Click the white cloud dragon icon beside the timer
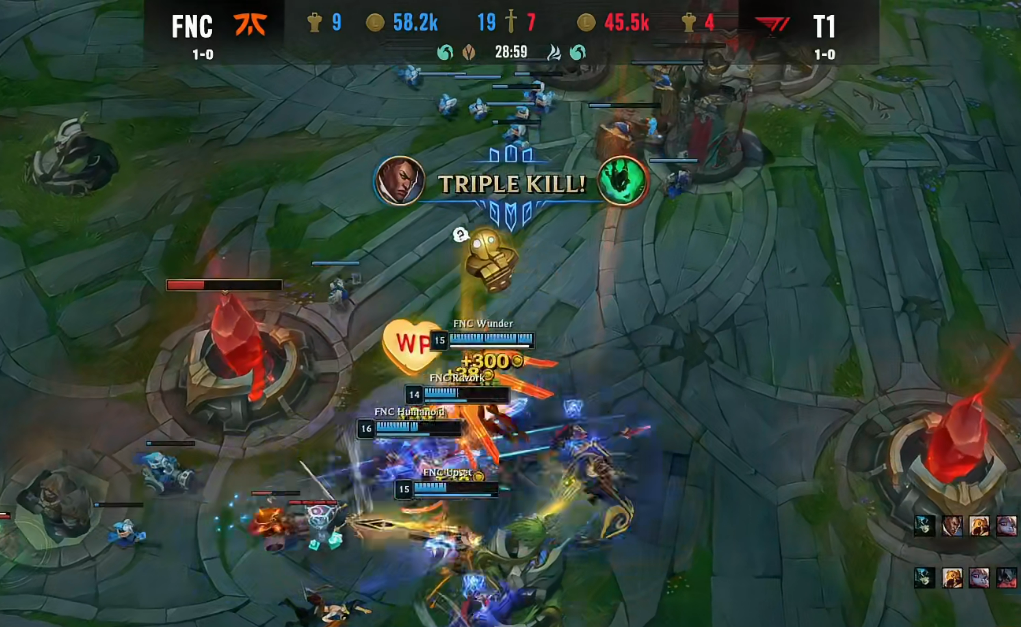This screenshot has height=627, width=1021. point(555,52)
